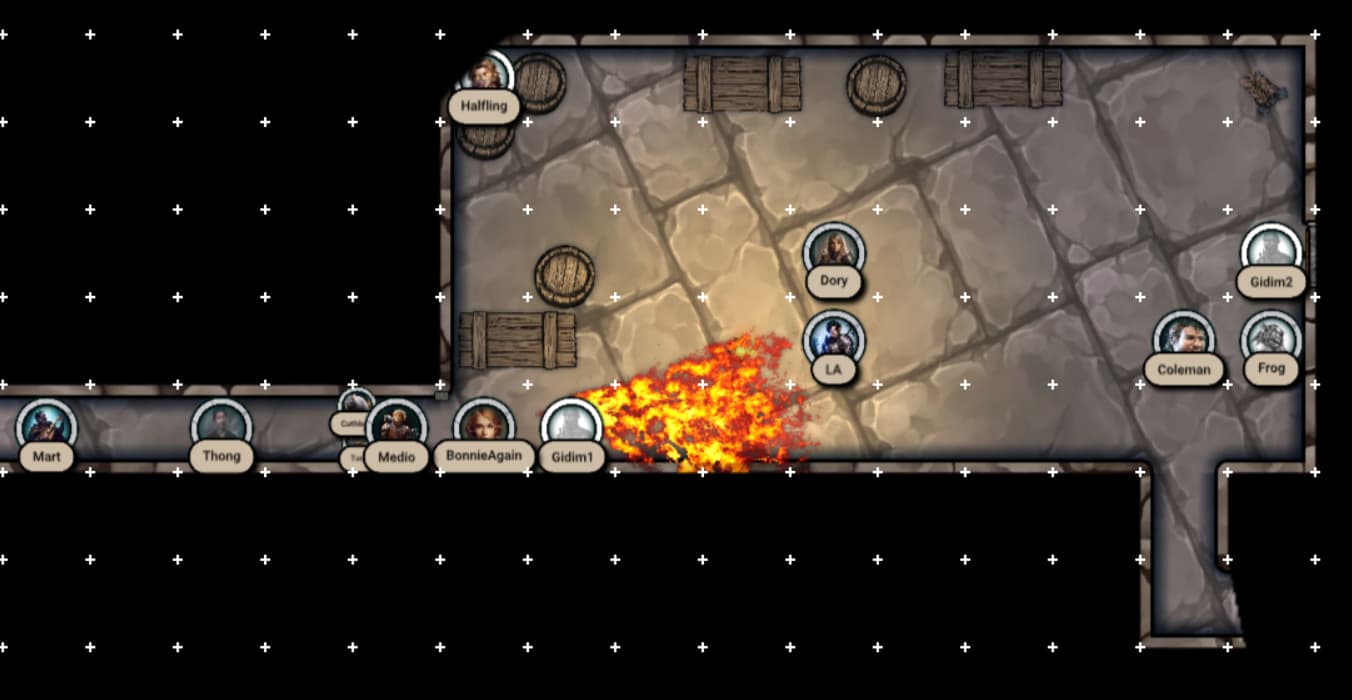The height and width of the screenshot is (700, 1352).
Task: Pick the Frog token
Action: point(1271,339)
